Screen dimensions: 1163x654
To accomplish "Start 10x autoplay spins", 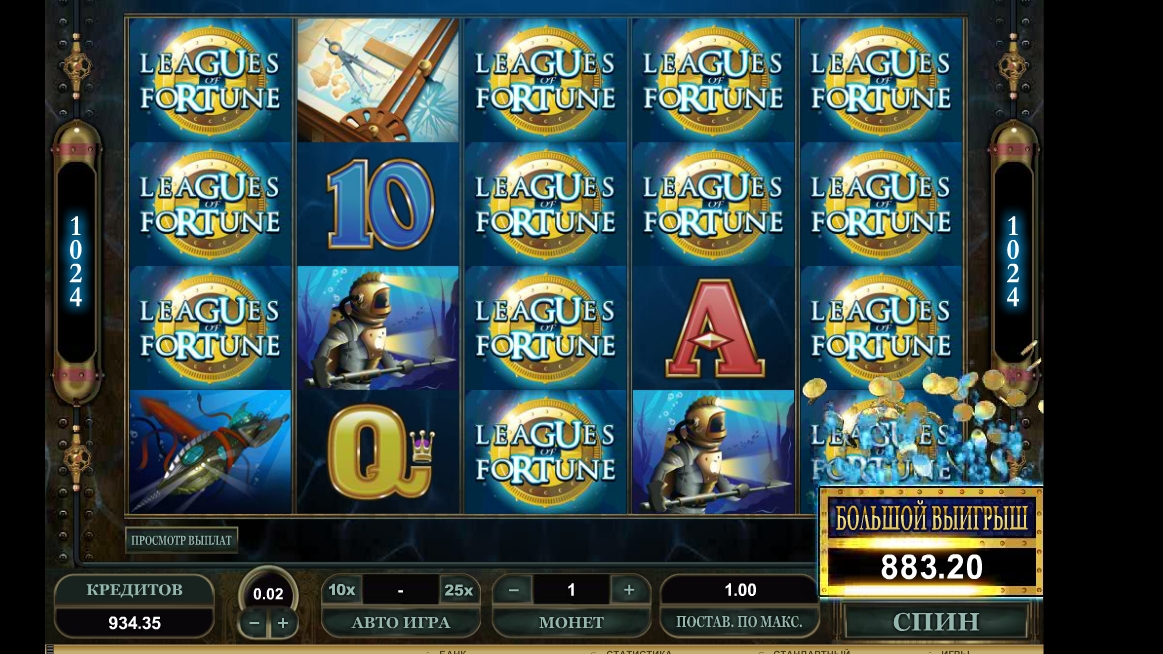I will coord(342,590).
